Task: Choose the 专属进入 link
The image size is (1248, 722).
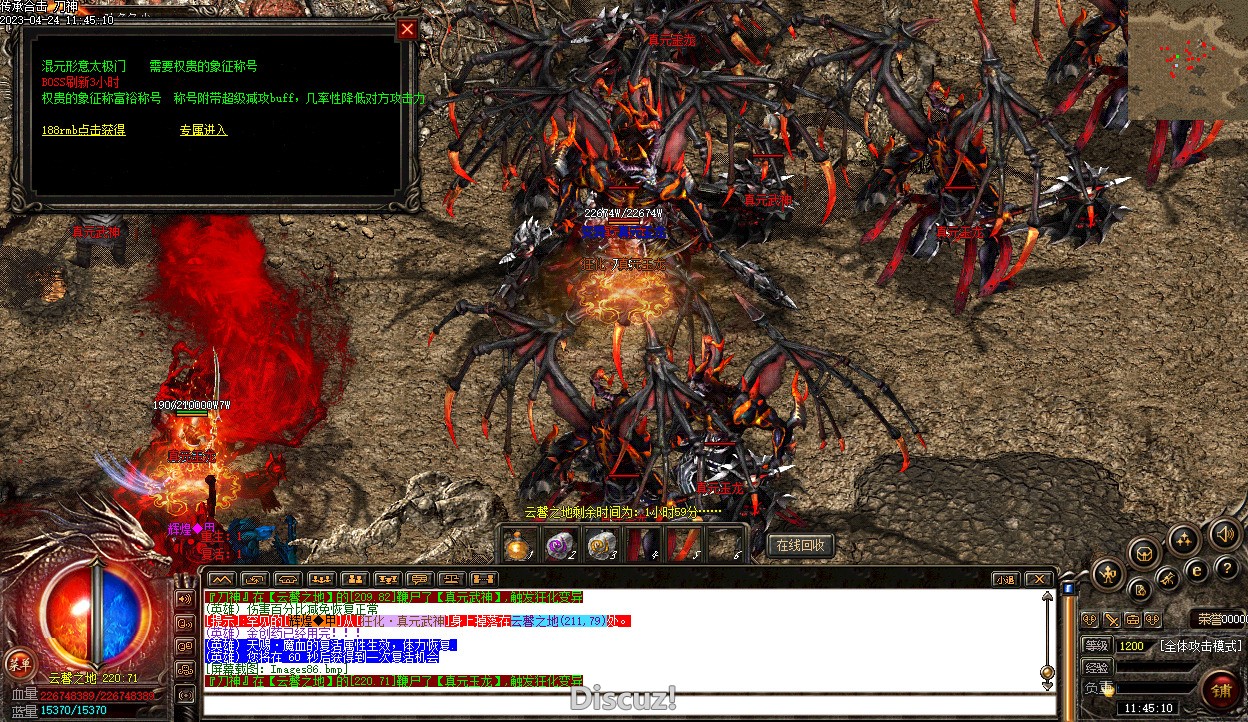Action: (x=203, y=130)
